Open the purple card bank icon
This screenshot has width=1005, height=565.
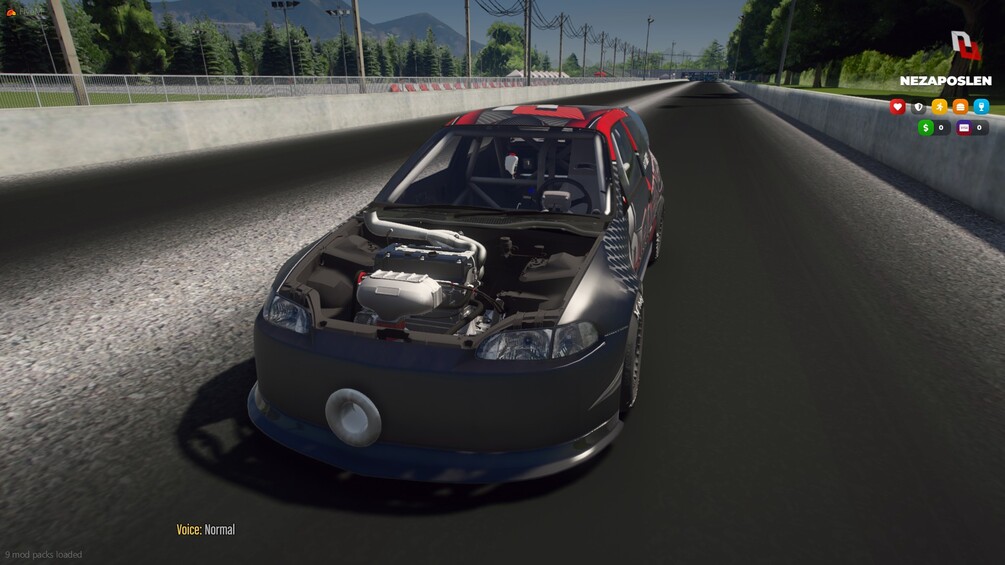click(964, 128)
